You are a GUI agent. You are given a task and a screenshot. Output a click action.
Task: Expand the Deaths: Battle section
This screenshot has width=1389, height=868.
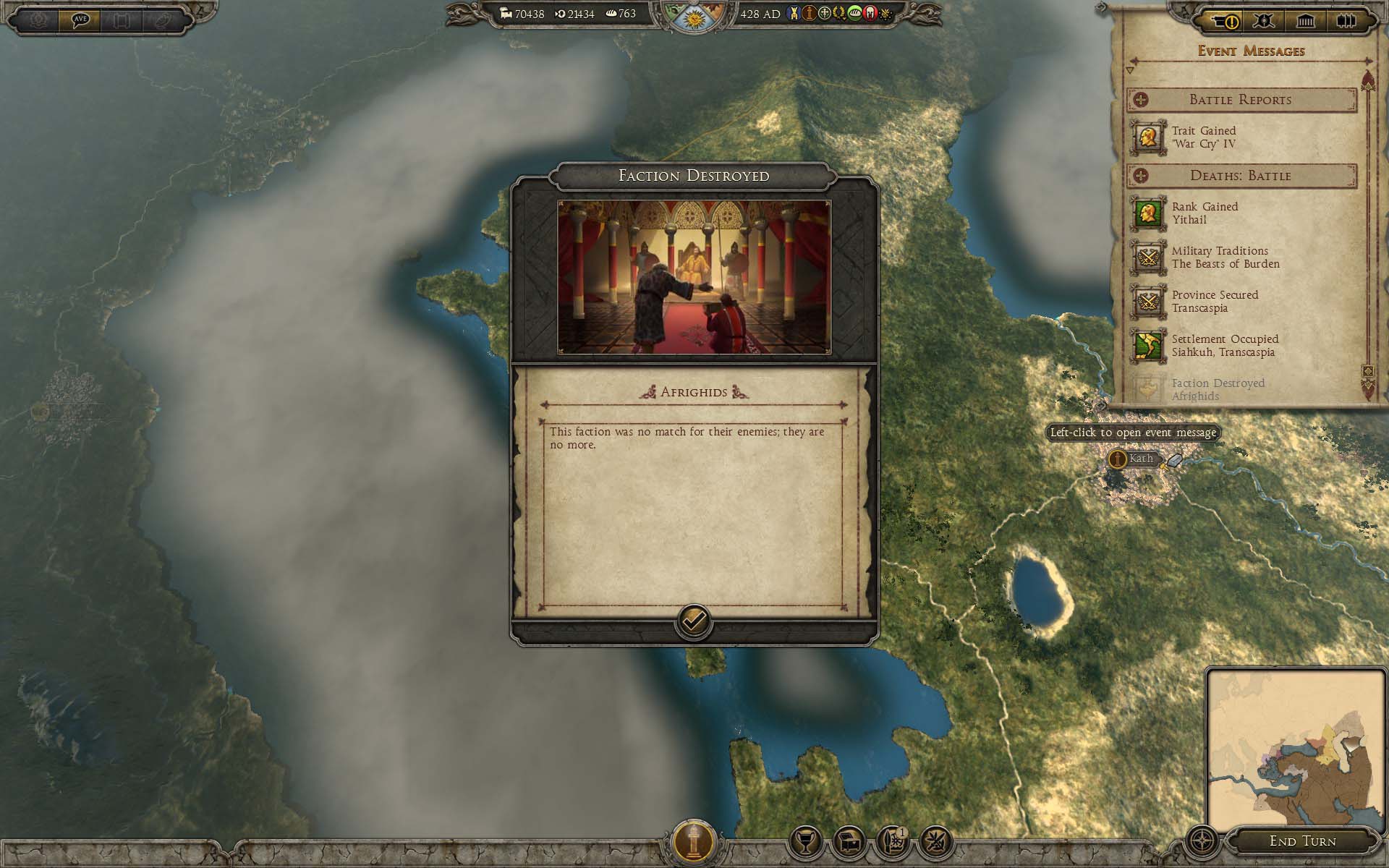tap(1141, 176)
